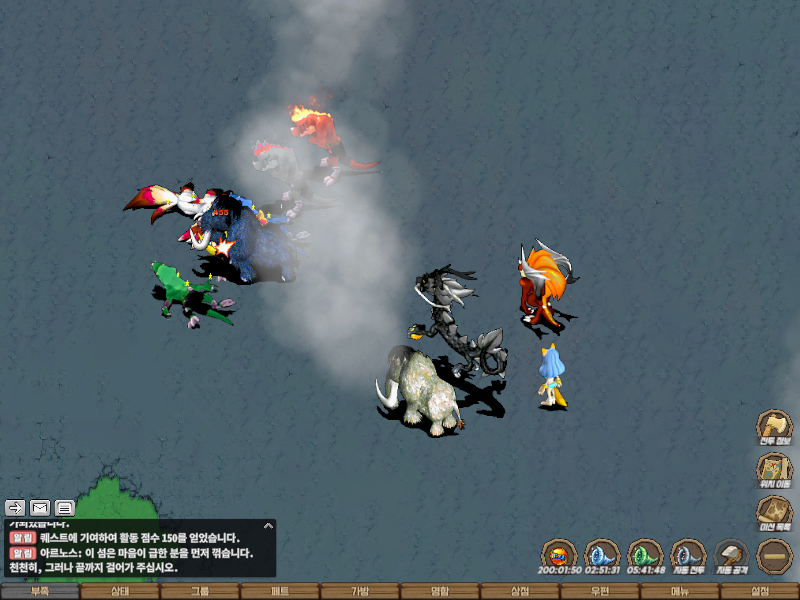Open the 페트 pet menu
800x600 pixels.
(280, 591)
